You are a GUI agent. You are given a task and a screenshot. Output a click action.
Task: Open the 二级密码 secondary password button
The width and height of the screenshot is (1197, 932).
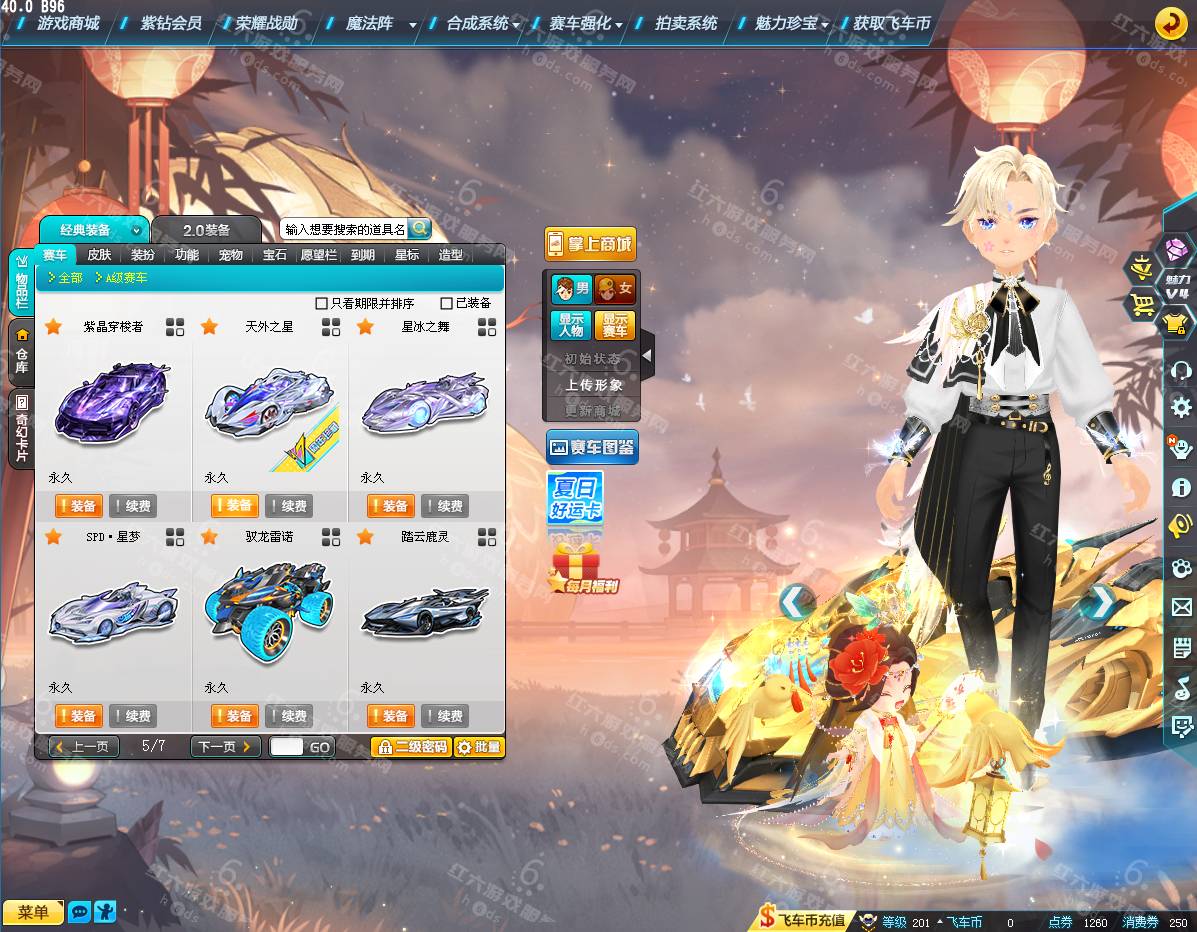coord(411,747)
